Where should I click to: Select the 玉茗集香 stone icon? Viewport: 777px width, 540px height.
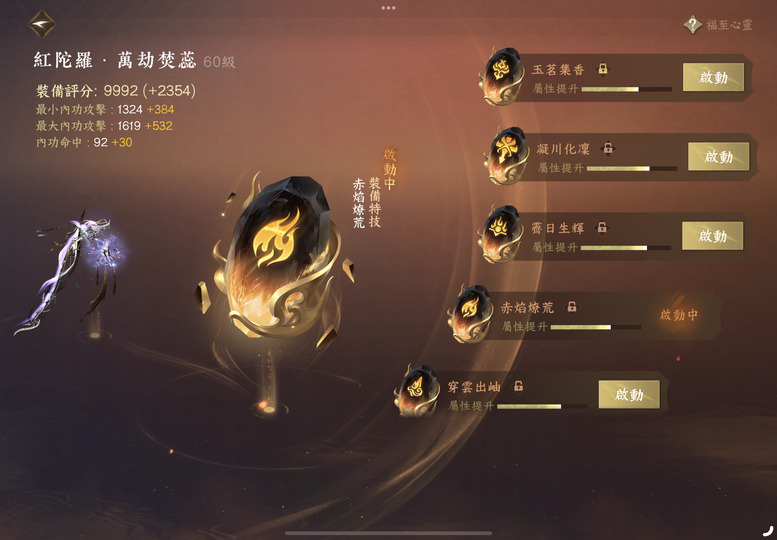[x=499, y=74]
